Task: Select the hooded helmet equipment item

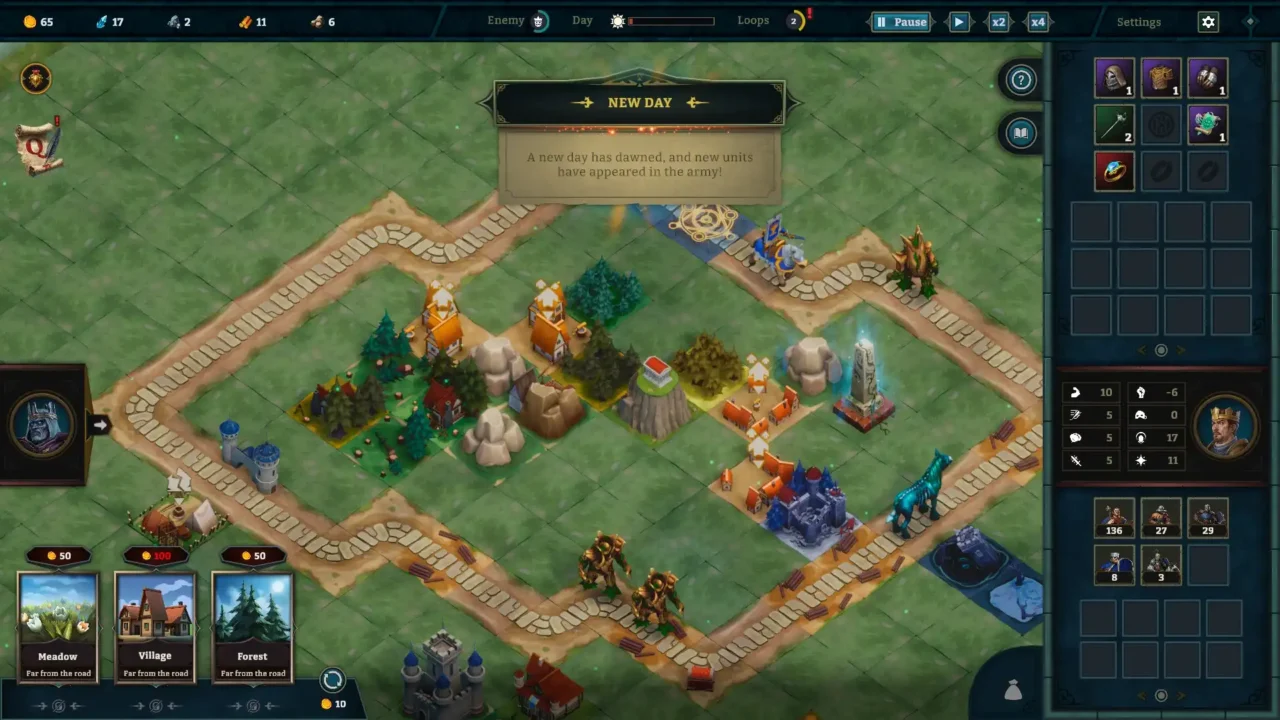Action: 1114,78
